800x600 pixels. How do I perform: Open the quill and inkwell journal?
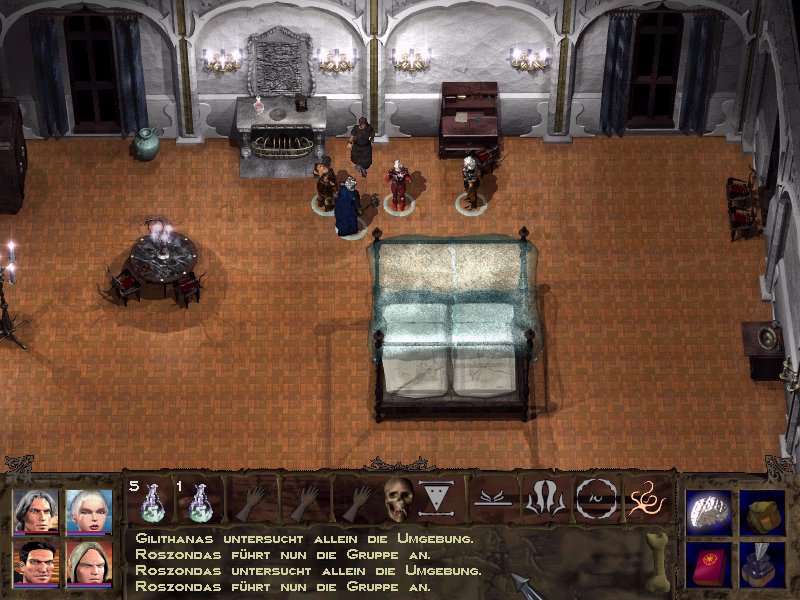[762, 561]
